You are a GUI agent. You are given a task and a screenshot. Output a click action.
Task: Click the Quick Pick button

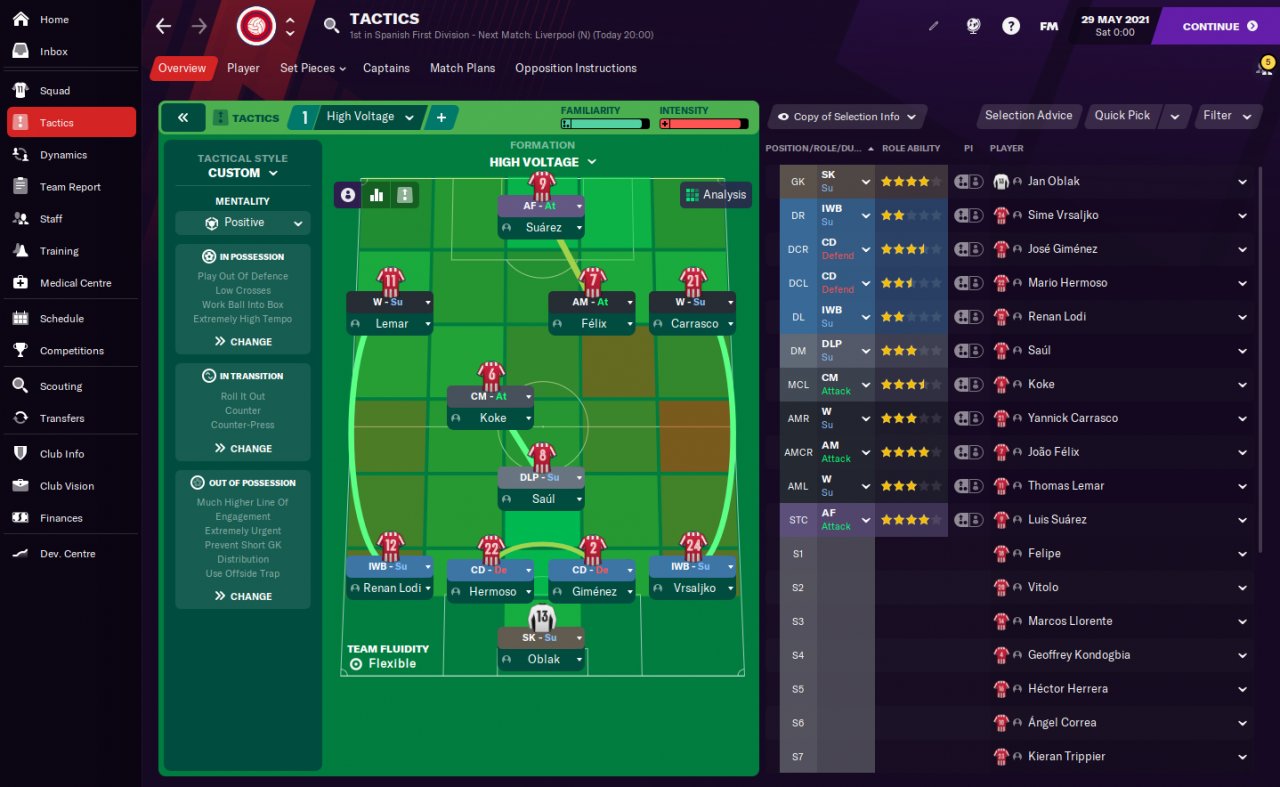pos(1122,116)
